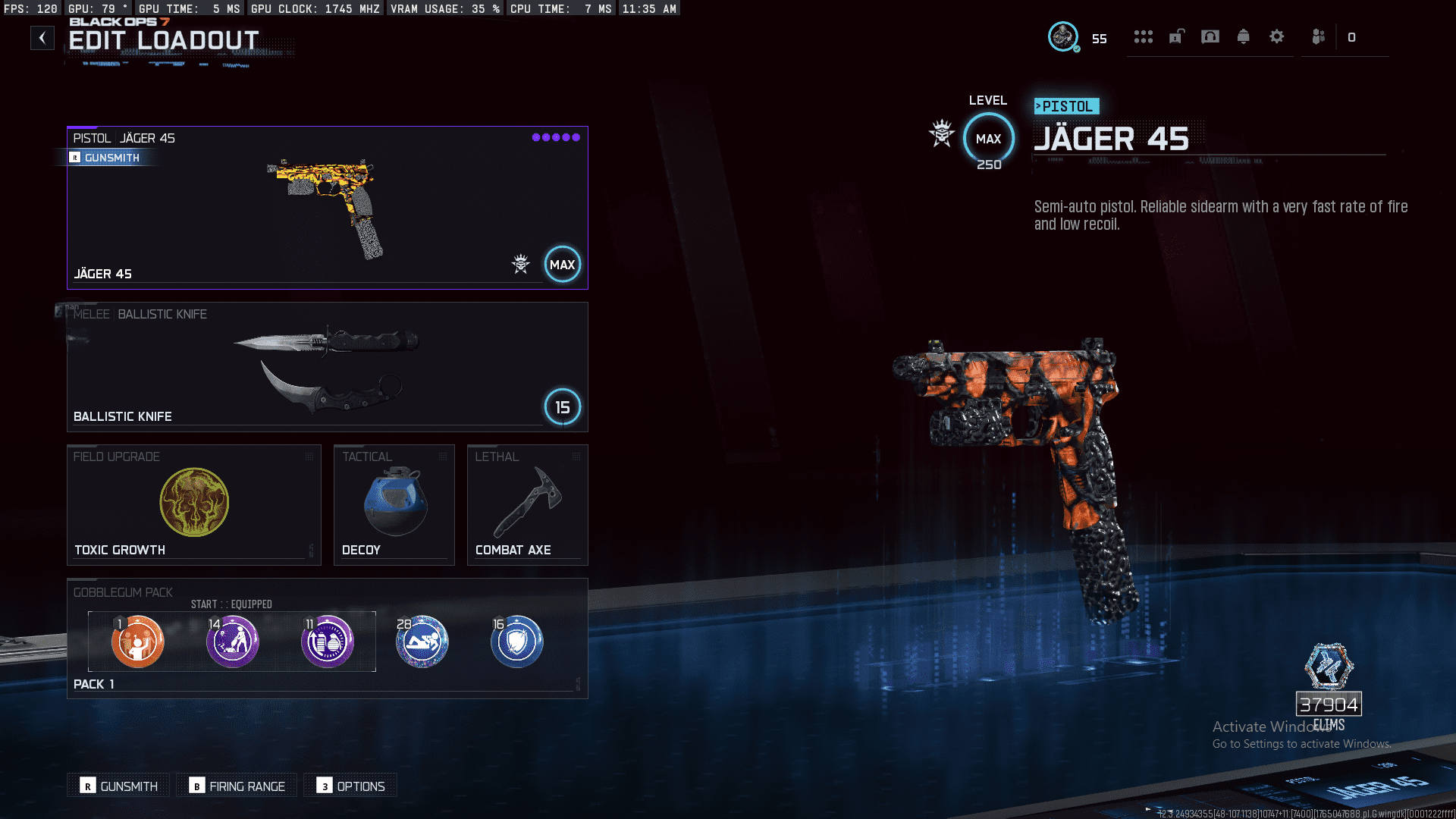Choose the sparkly revive gobblegum
The width and height of the screenshot is (1456, 819).
(422, 642)
